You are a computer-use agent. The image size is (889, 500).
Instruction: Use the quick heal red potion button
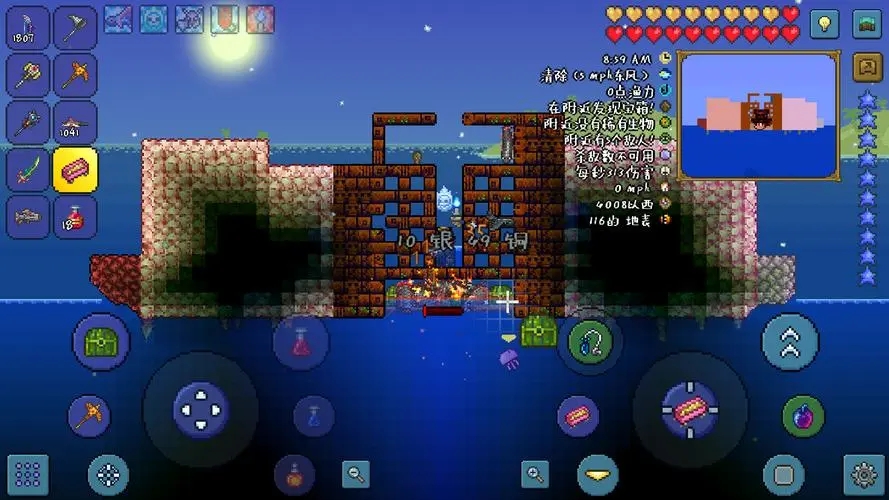tap(301, 343)
